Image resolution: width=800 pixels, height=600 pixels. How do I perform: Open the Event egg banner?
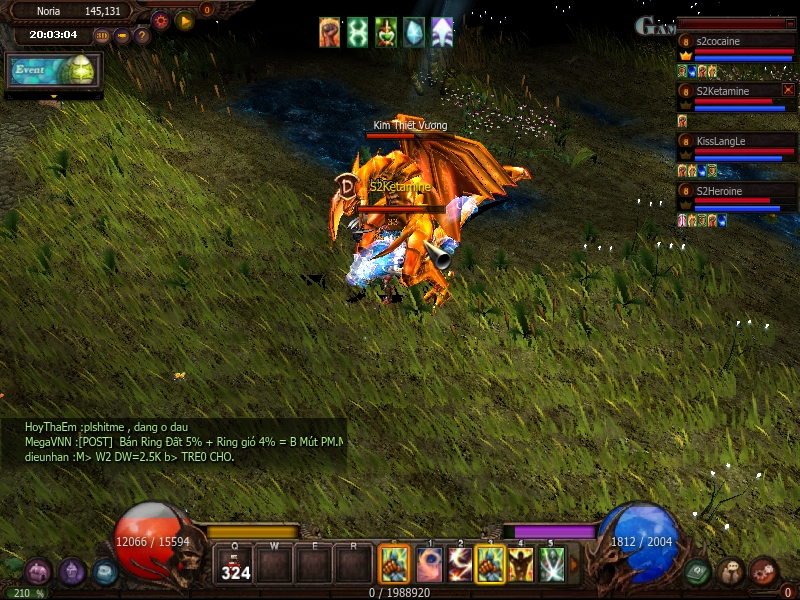tap(54, 70)
